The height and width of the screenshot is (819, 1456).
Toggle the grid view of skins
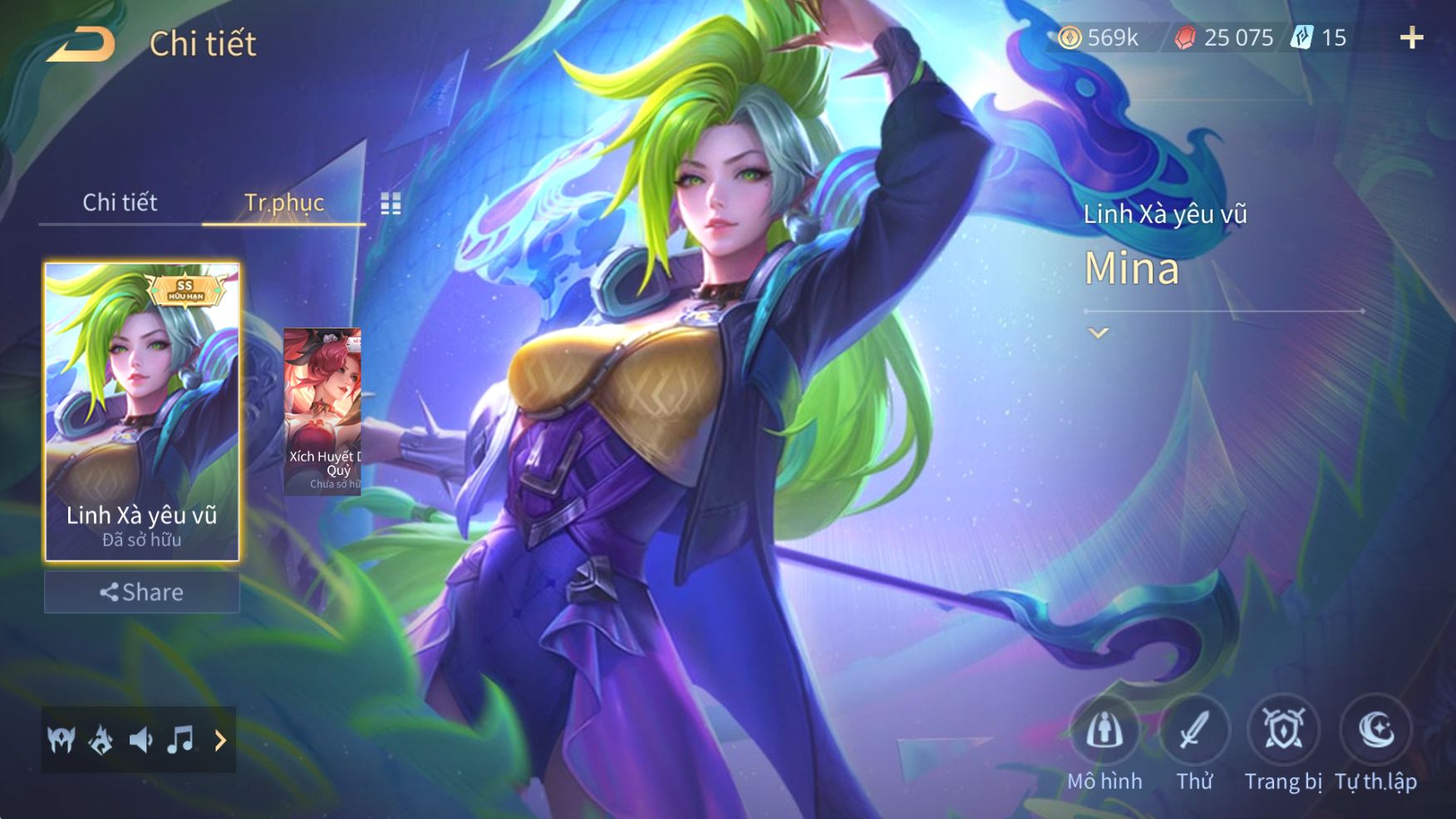coord(391,204)
